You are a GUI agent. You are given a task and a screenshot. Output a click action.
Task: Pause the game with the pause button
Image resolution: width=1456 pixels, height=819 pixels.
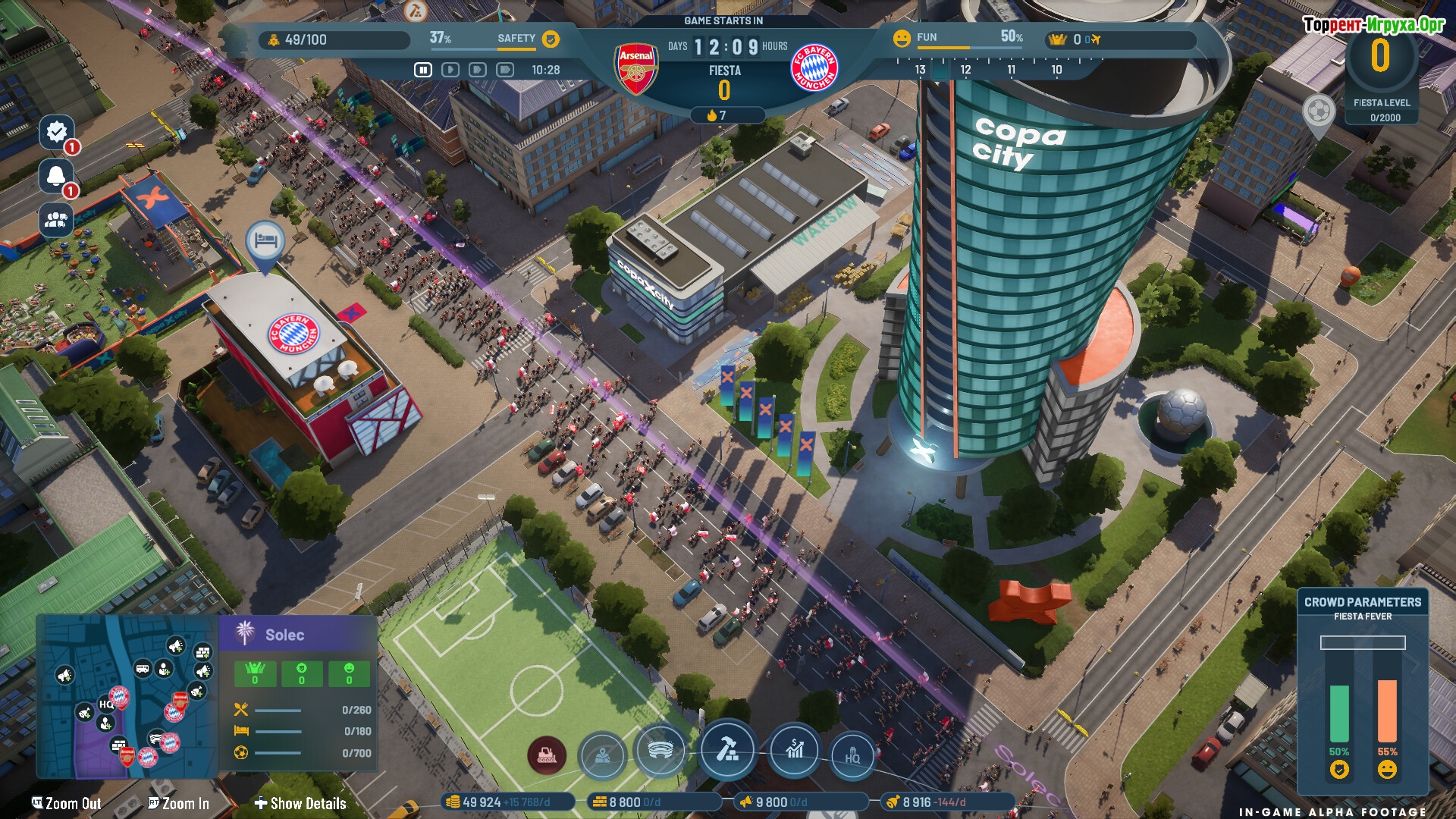(423, 70)
